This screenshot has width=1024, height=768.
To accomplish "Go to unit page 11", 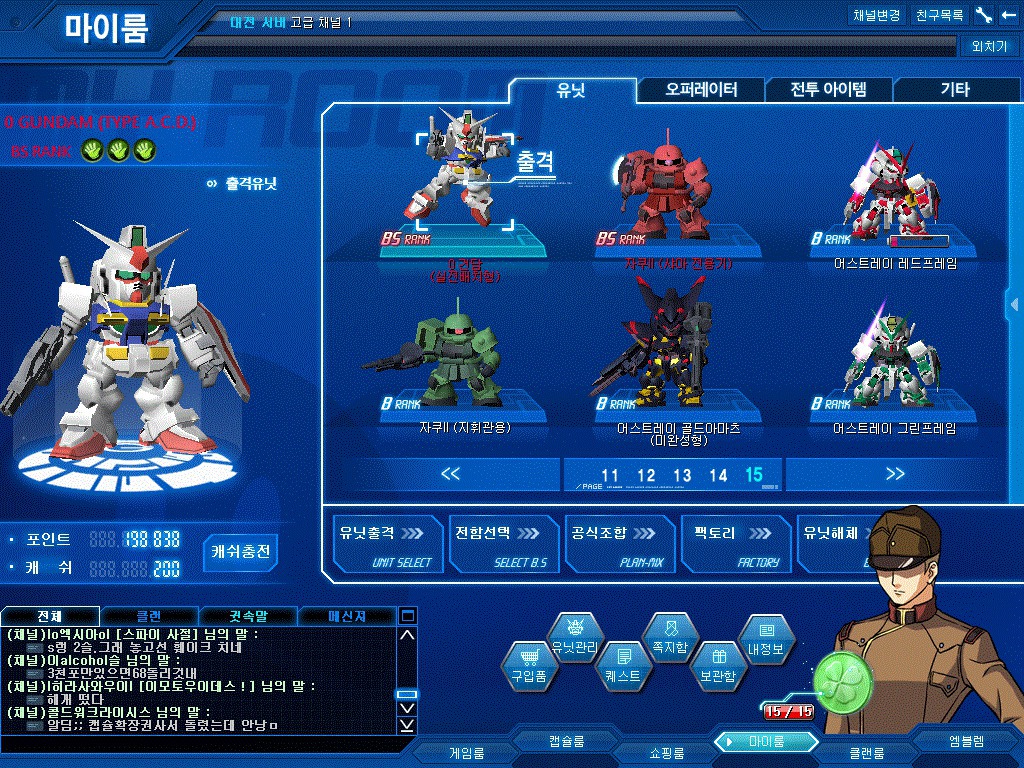I will coord(610,476).
